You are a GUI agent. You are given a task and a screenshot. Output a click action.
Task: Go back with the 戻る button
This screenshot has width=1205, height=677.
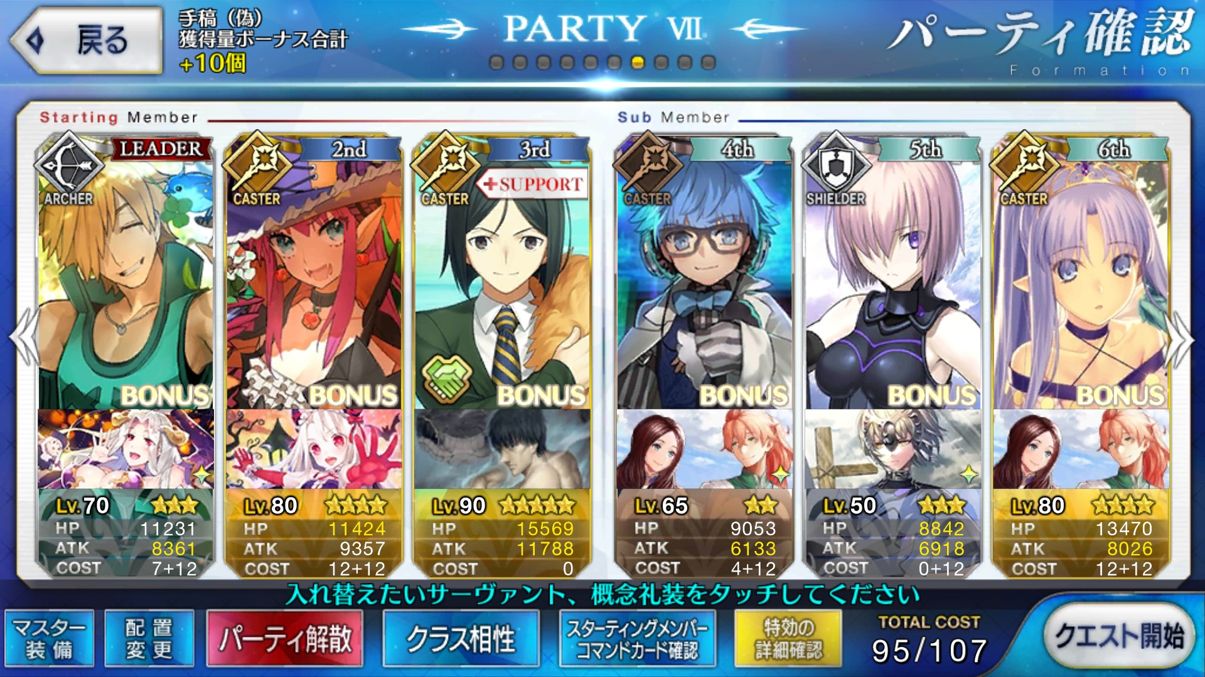(83, 42)
